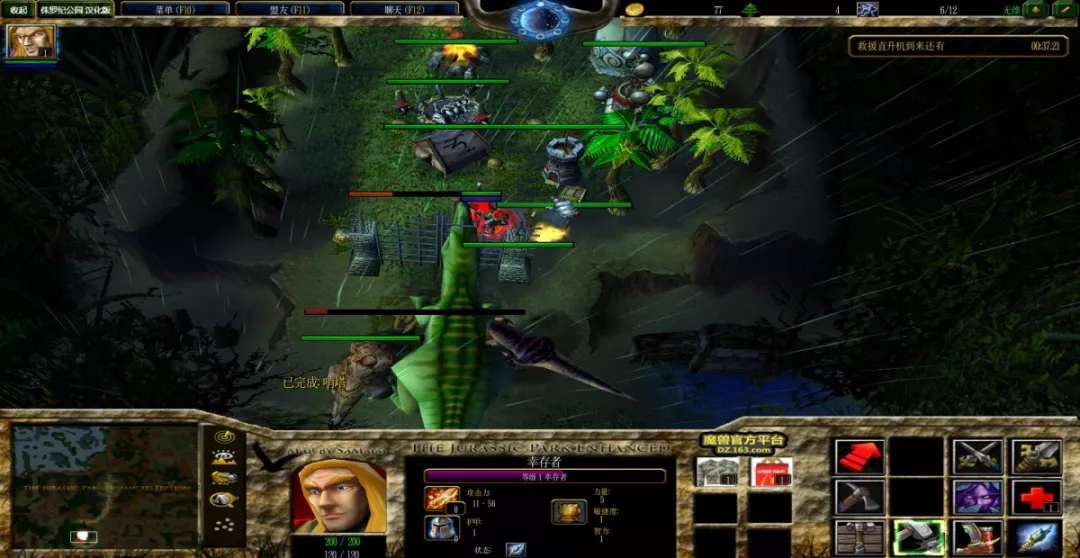Use the red McDonald's bag inventory item
The width and height of the screenshot is (1080, 558).
[x=770, y=472]
